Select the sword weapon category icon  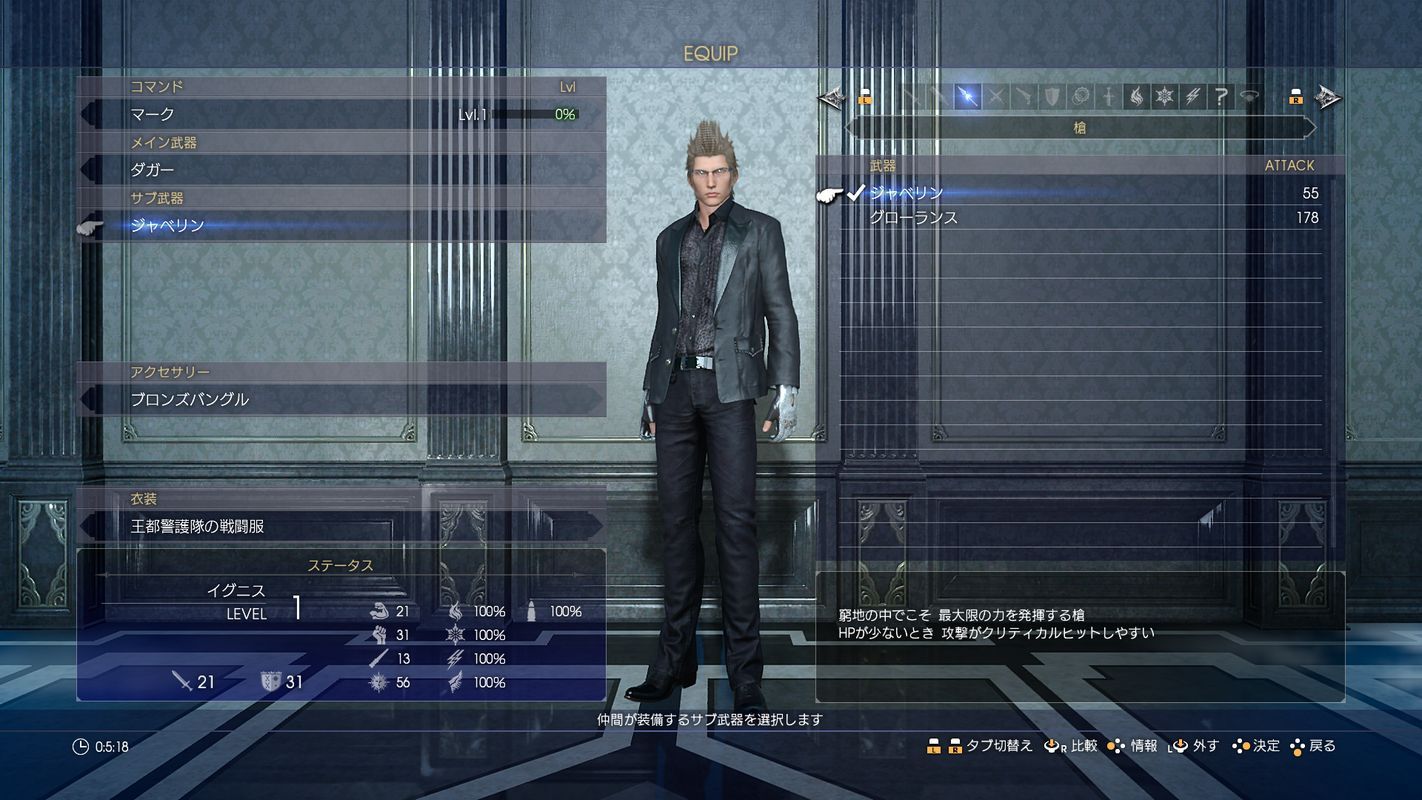pos(914,95)
